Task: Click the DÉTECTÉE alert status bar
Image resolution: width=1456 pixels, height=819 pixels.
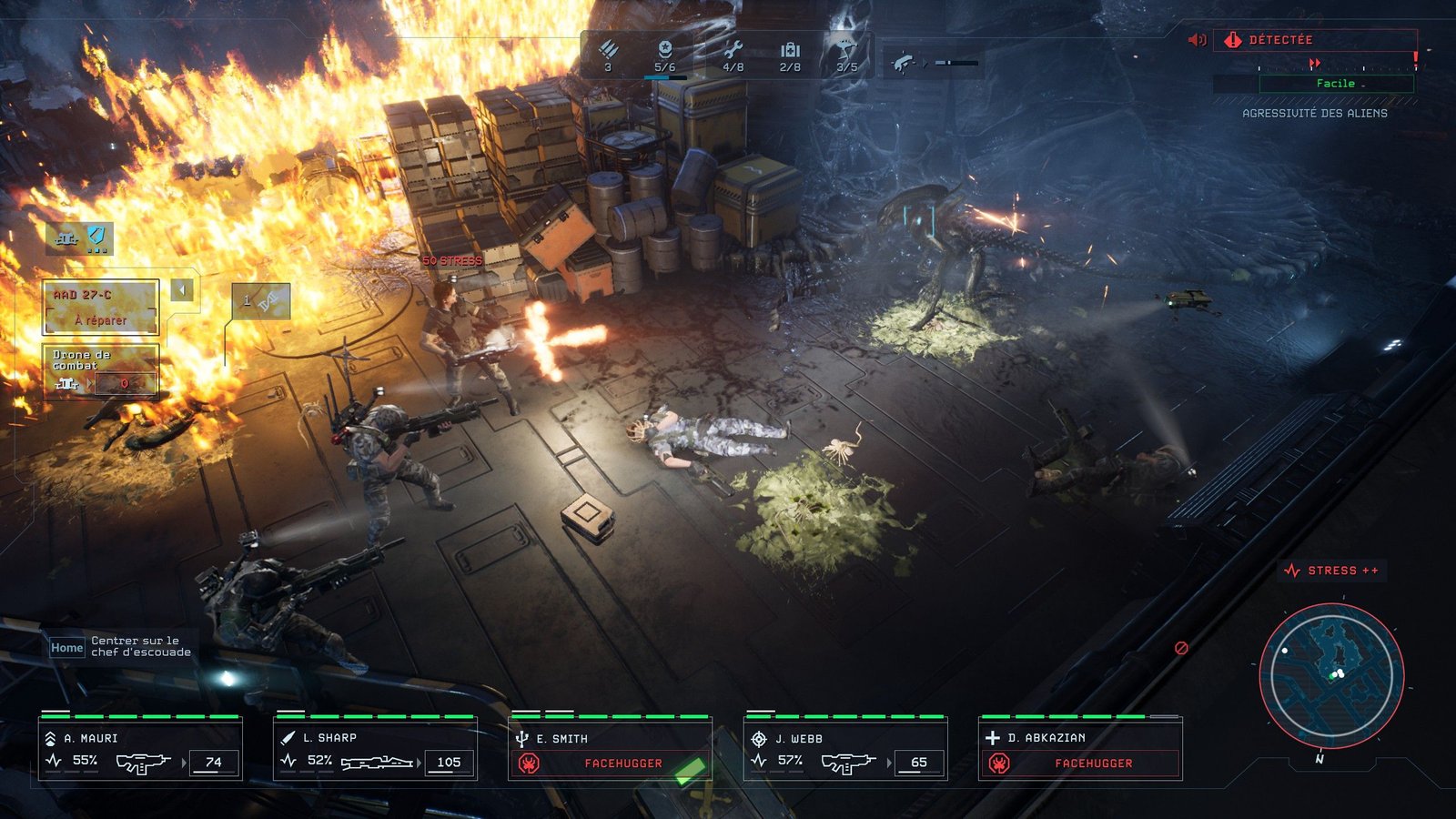Action: tap(1315, 40)
